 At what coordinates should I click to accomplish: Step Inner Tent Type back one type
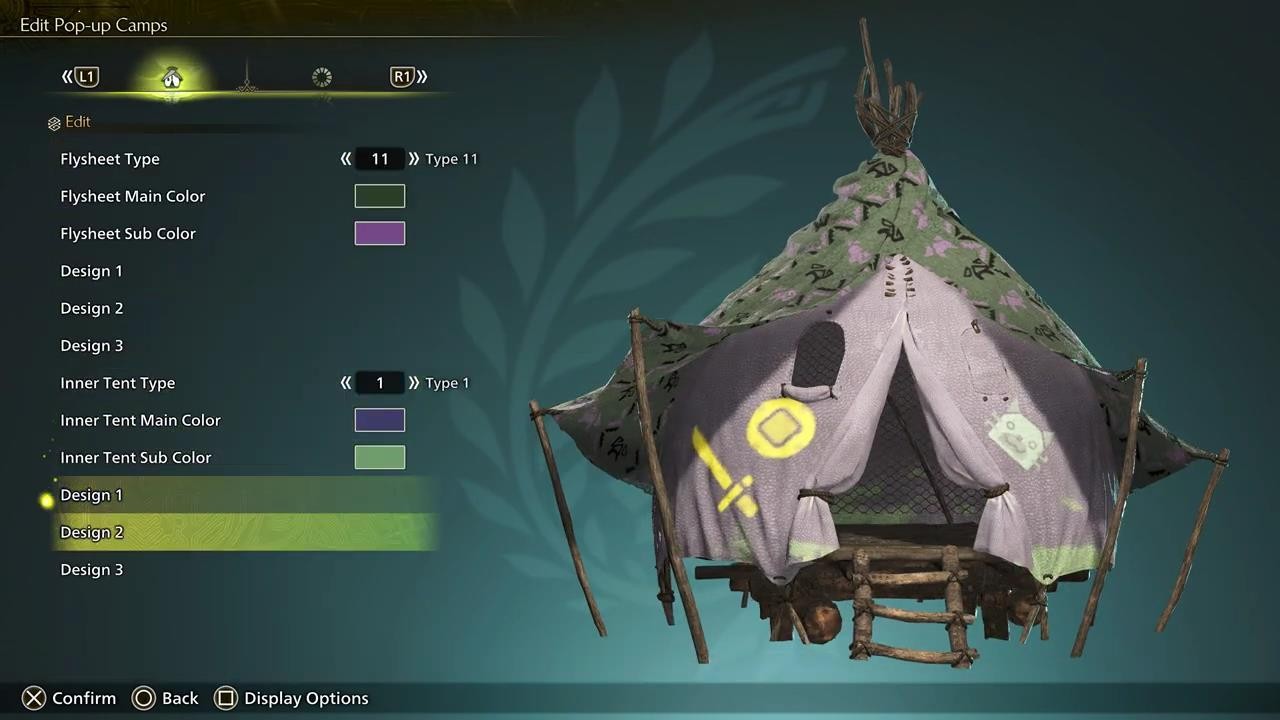pyautogui.click(x=346, y=383)
